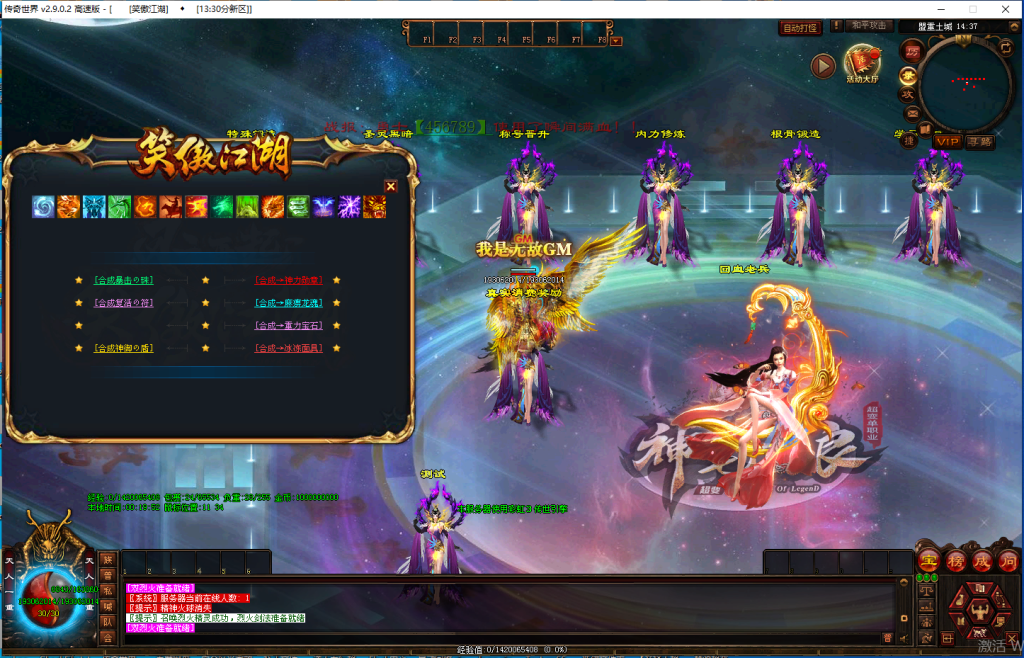Open the VIP panel
Viewport: 1024px width, 658px height.
(x=946, y=141)
